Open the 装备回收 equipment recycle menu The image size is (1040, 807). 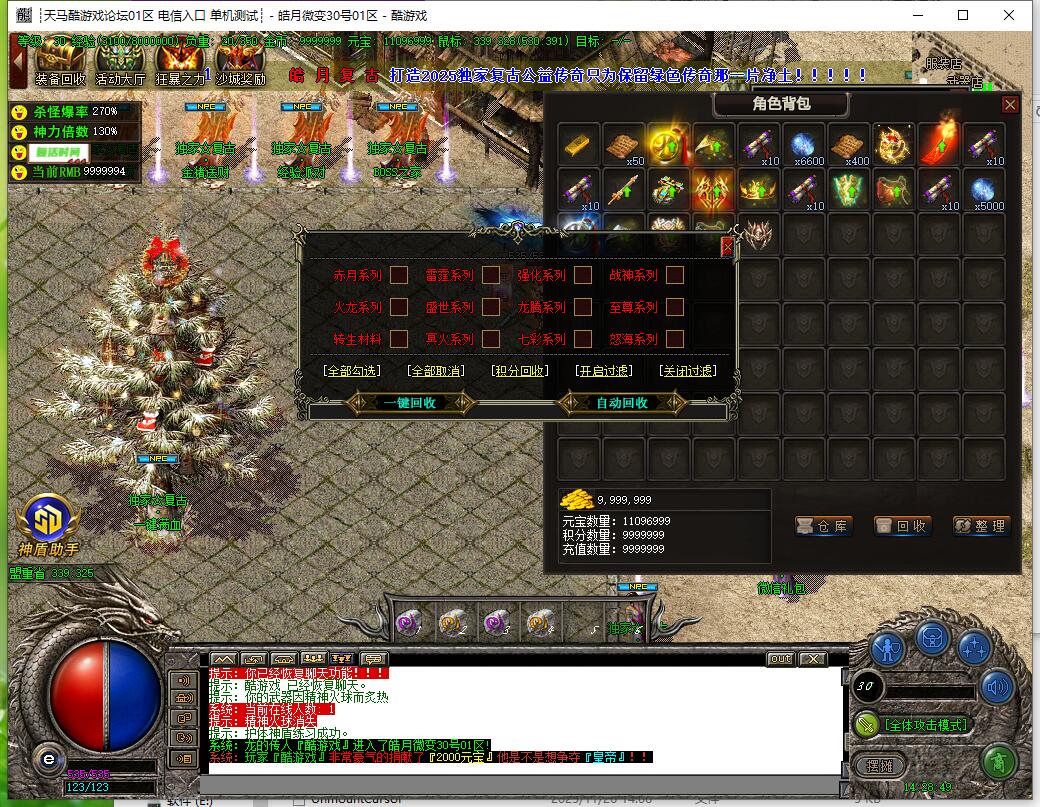(60, 64)
